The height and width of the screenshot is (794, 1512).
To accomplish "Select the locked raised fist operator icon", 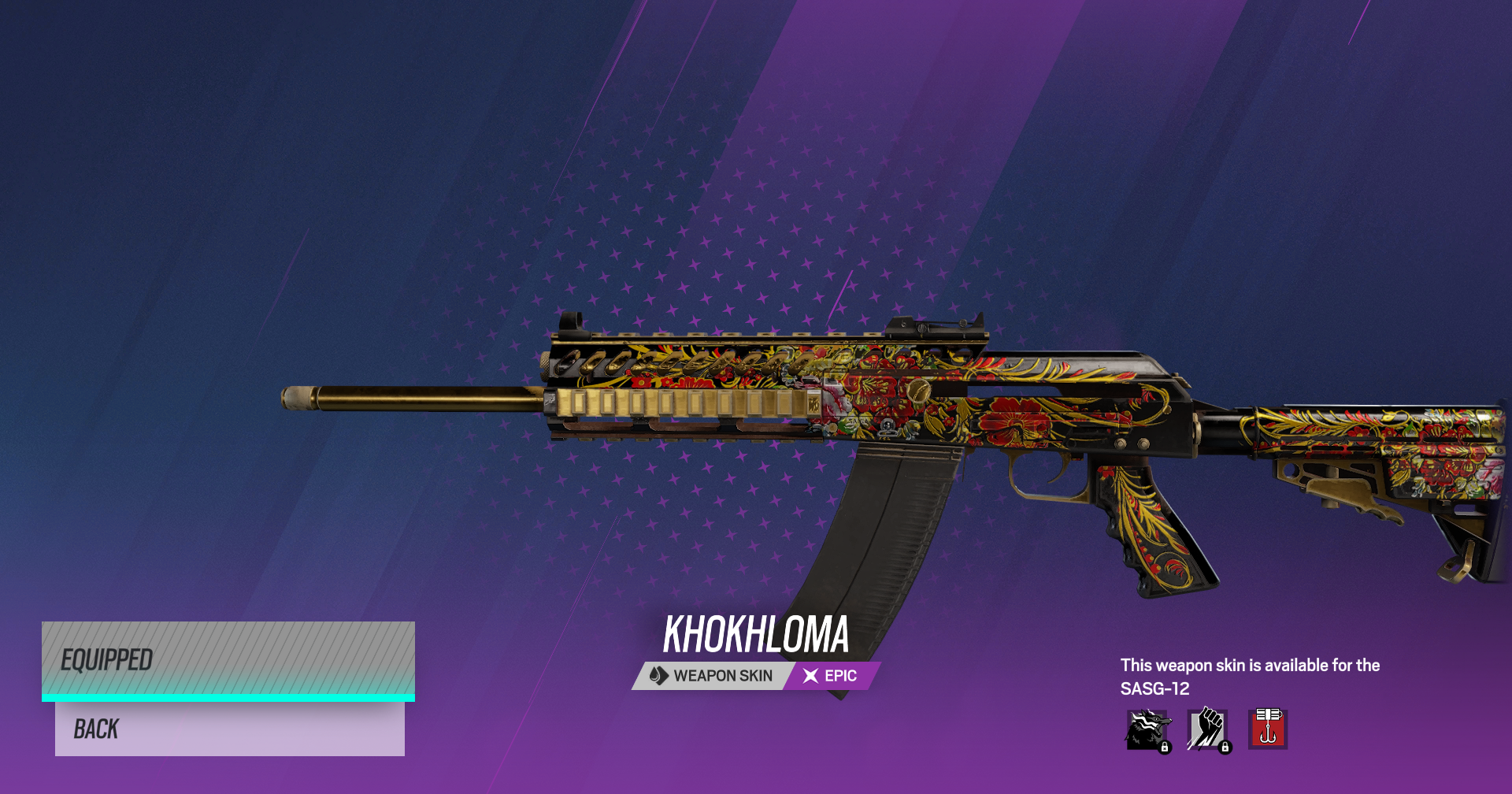I will (1207, 730).
